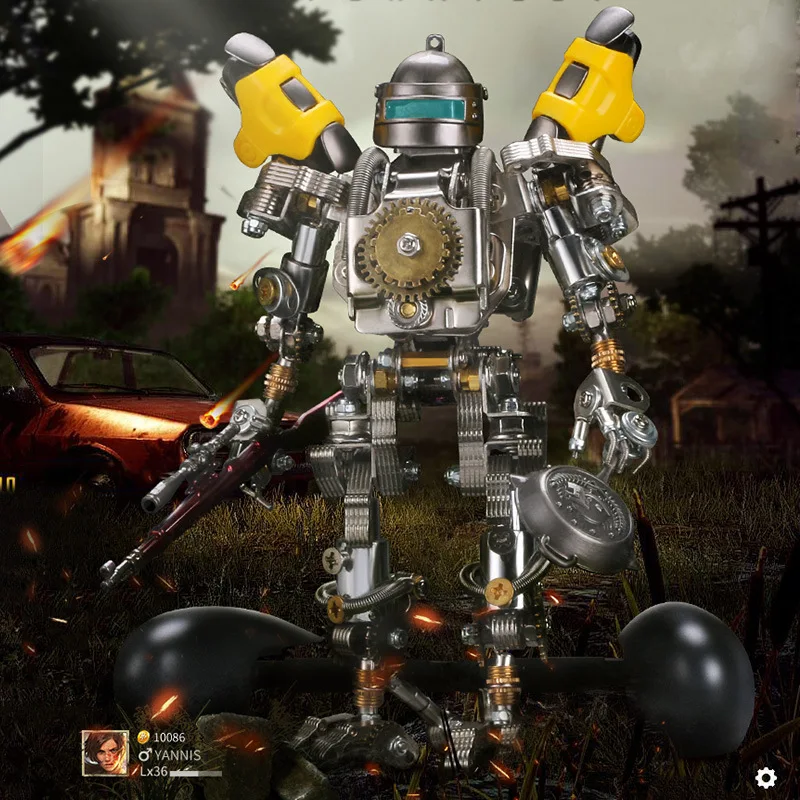Open the settings gear icon
The height and width of the screenshot is (800, 800).
(766, 777)
